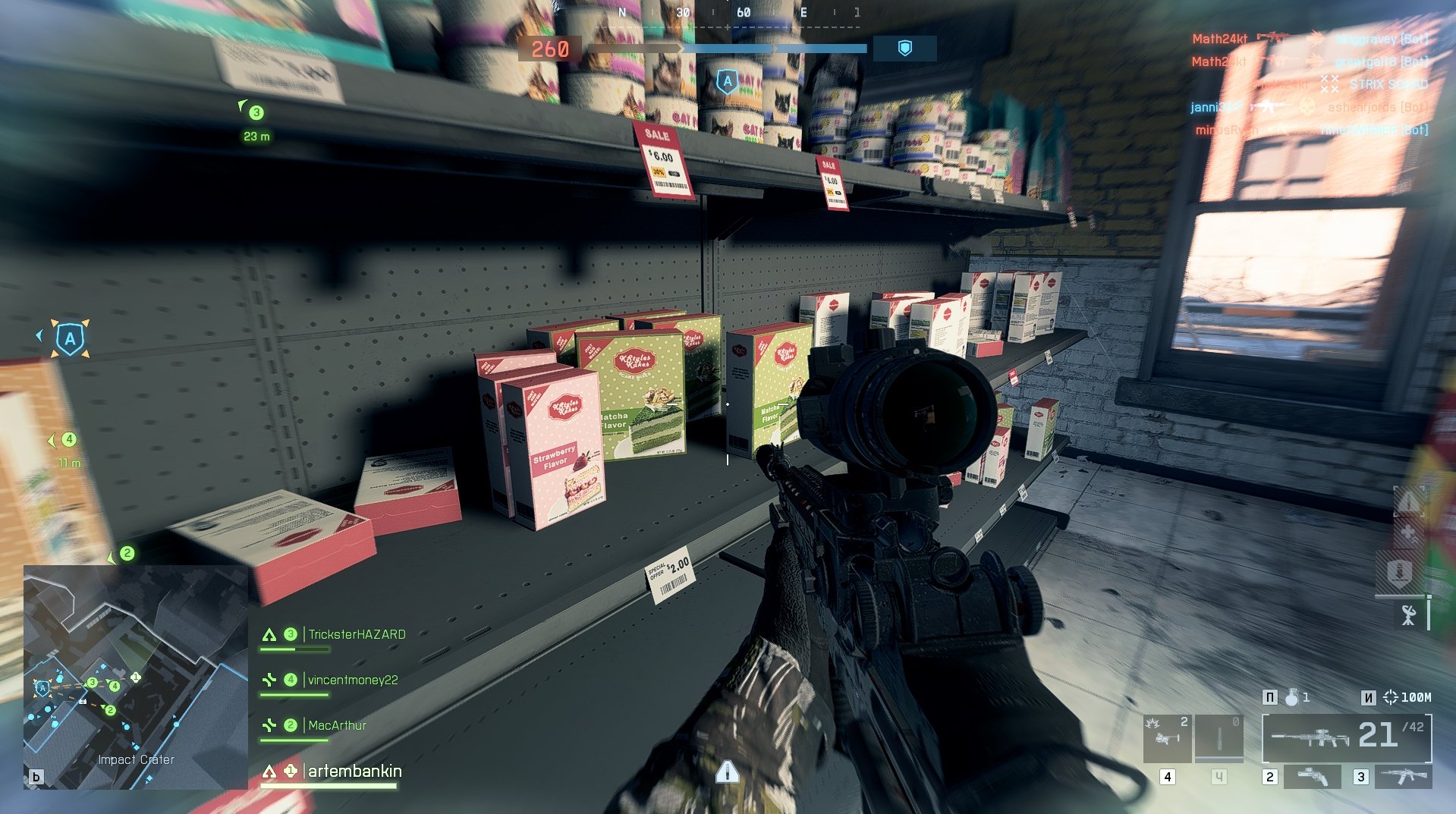Click the objective A marker under the compass
Image resolution: width=1456 pixels, height=814 pixels.
727,81
